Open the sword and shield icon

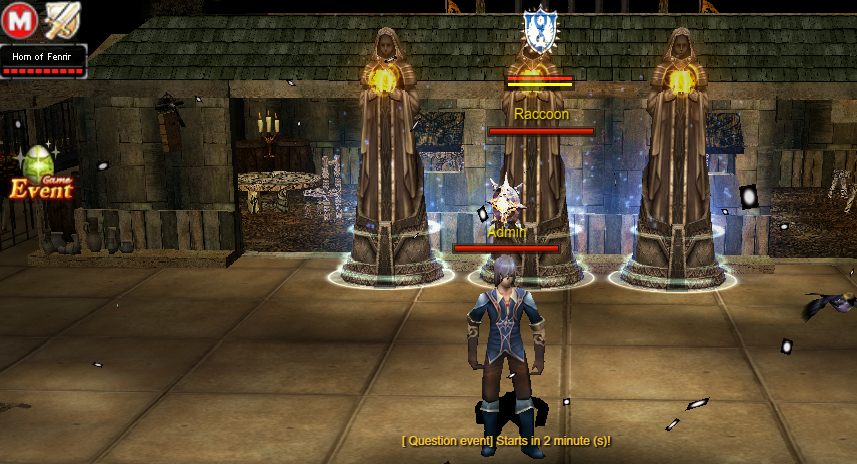click(x=63, y=20)
